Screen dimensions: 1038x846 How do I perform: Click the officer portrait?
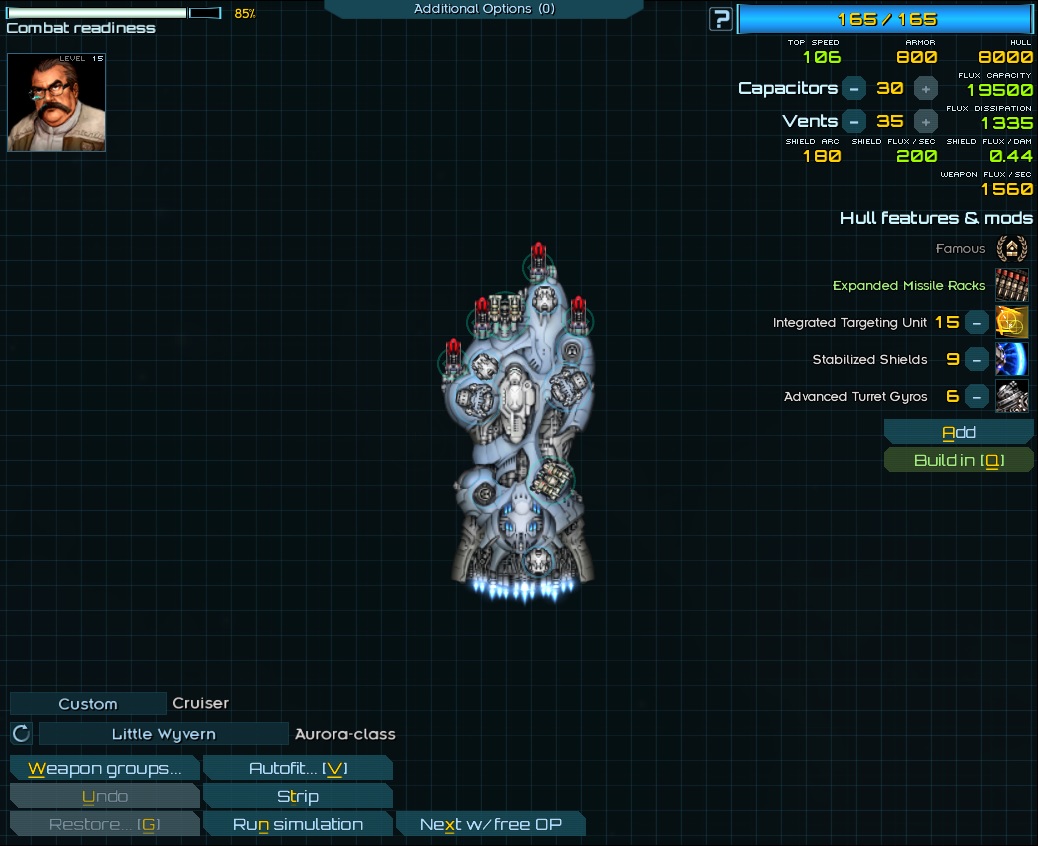point(56,102)
